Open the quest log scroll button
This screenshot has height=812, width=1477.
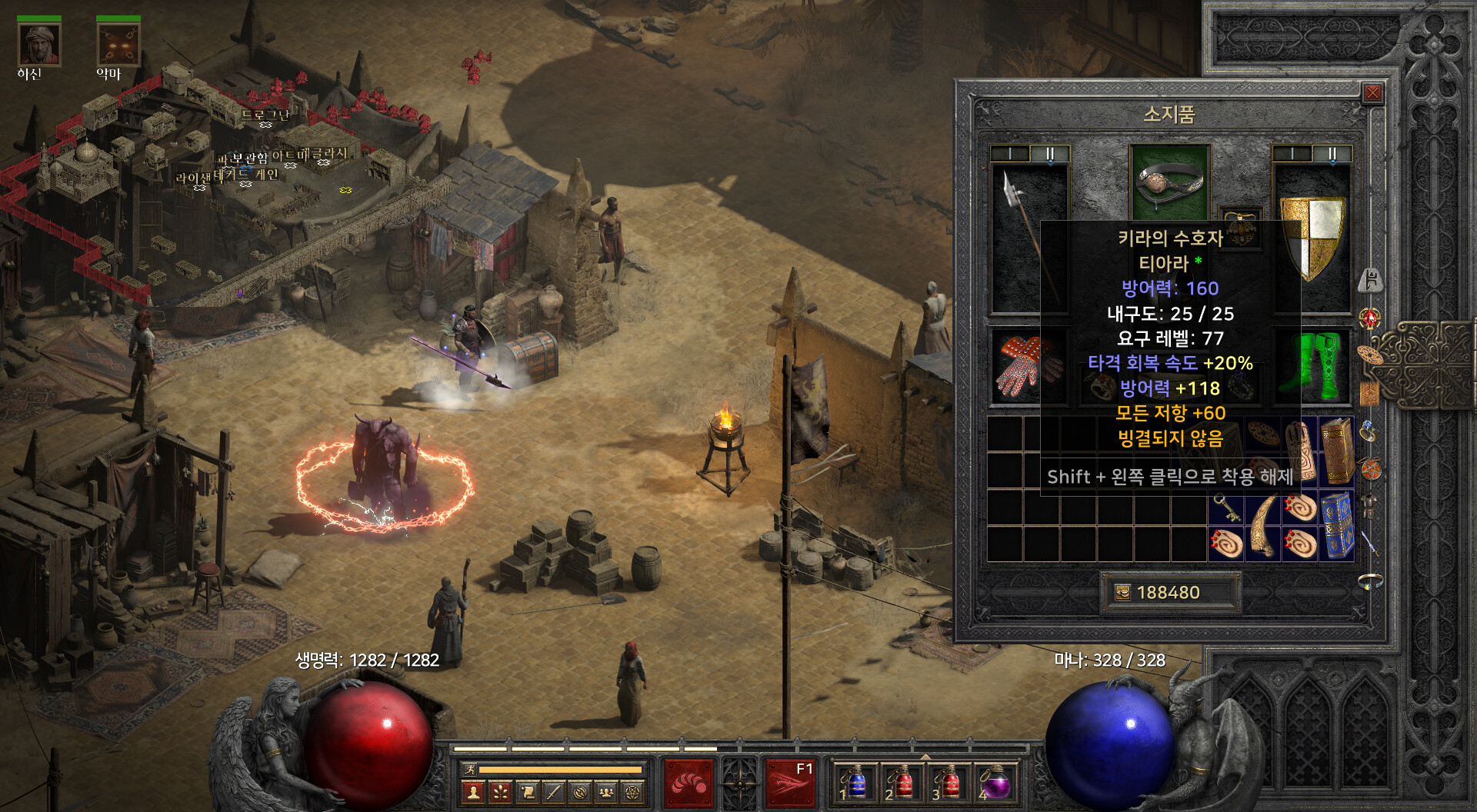coord(527,791)
